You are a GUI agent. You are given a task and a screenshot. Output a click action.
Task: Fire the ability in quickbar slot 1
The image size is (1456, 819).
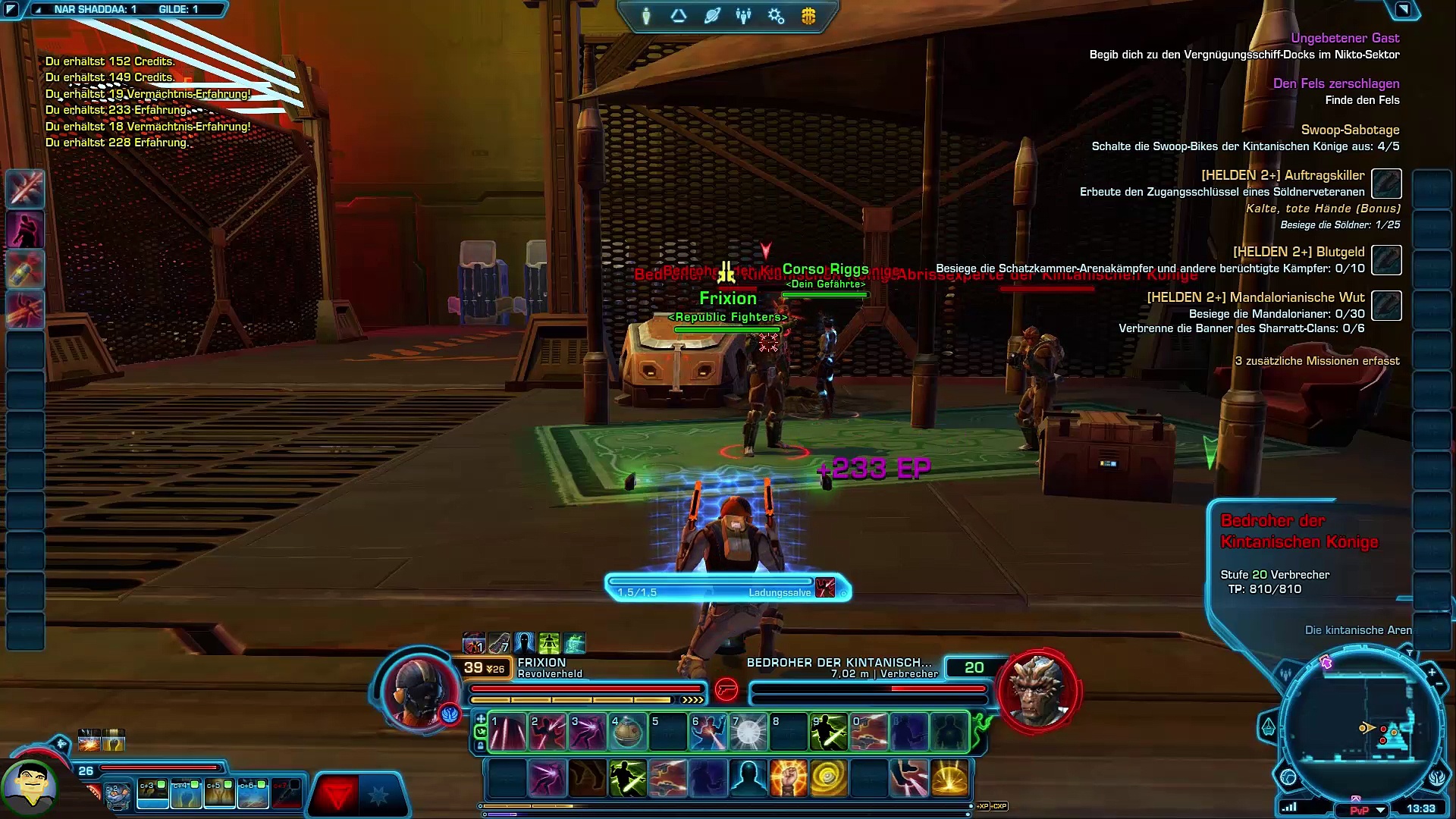coord(507,732)
